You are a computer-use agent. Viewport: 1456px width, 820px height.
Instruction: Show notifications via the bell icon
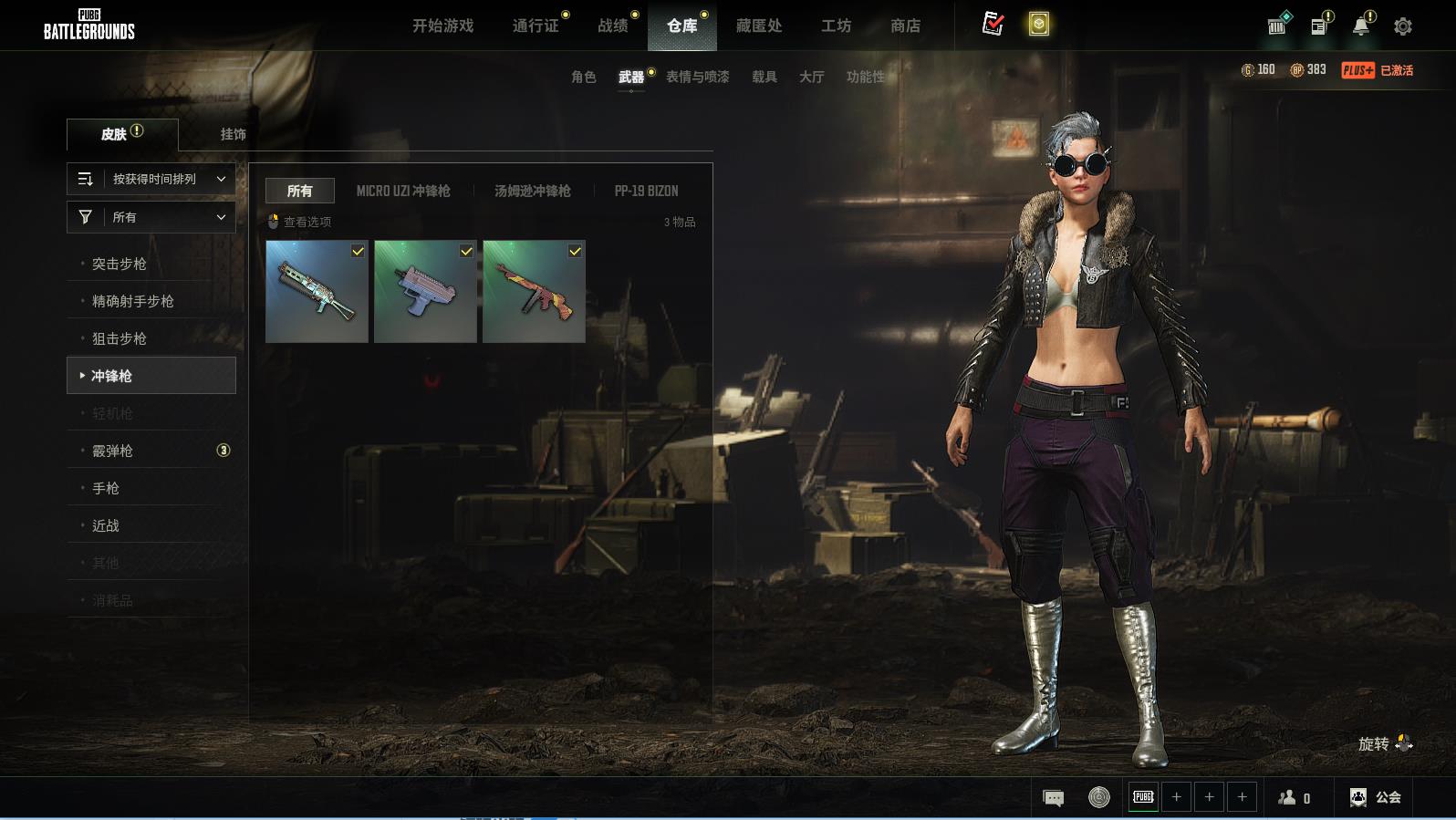point(1361,26)
